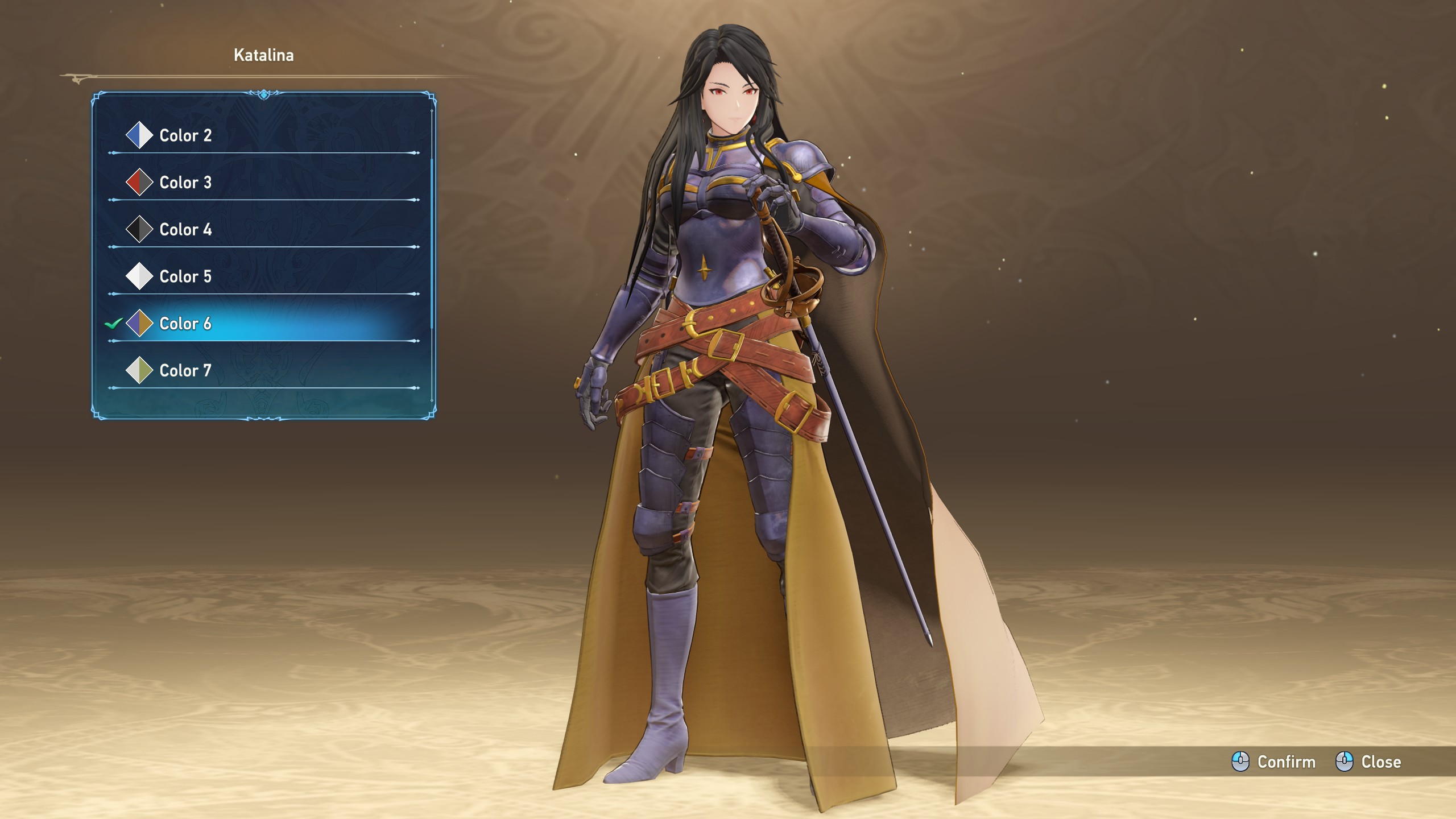Close the color menu
This screenshot has height=819, width=1456.
pyautogui.click(x=1368, y=762)
